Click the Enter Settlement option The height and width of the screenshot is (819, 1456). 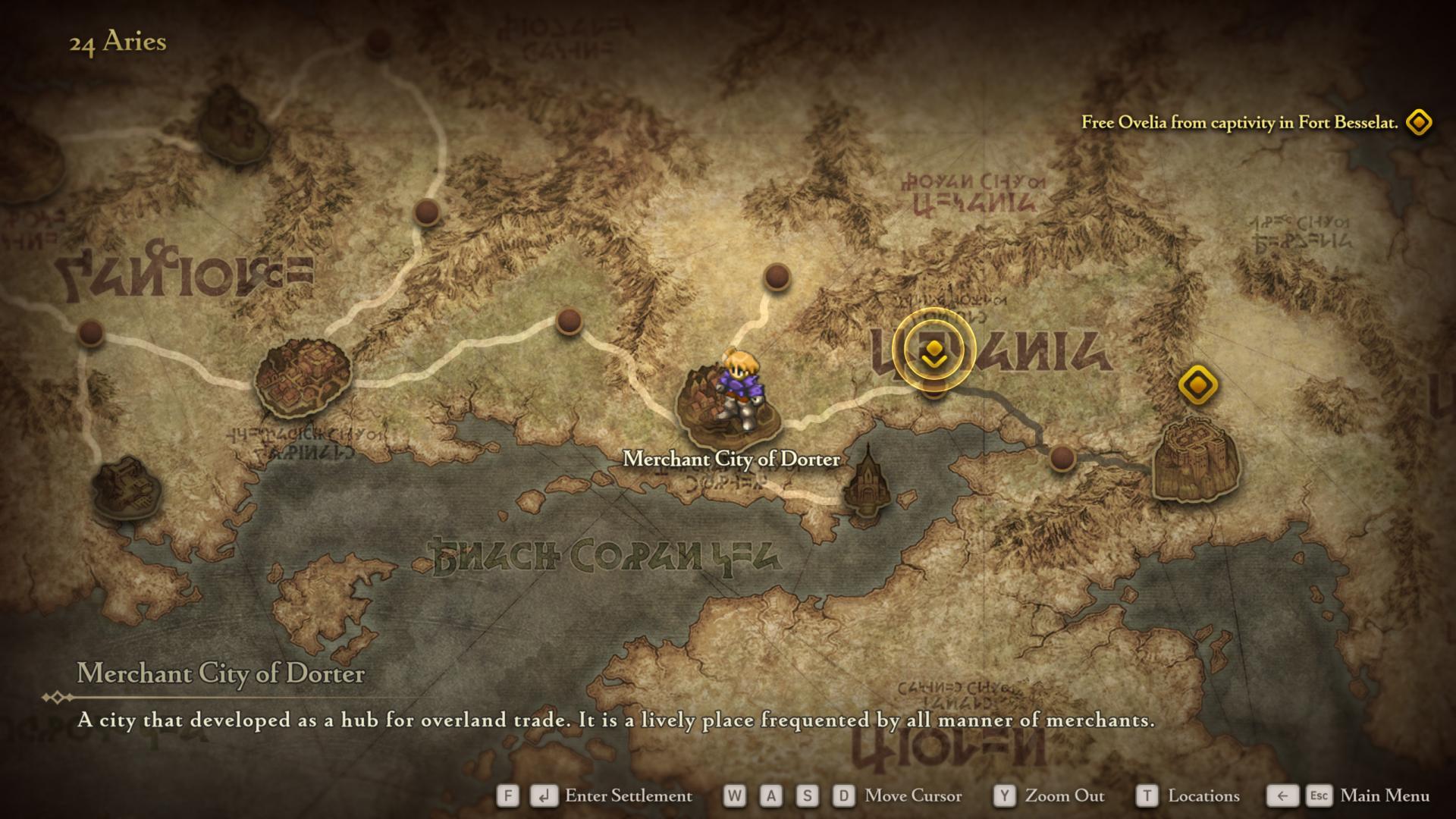coord(627,795)
